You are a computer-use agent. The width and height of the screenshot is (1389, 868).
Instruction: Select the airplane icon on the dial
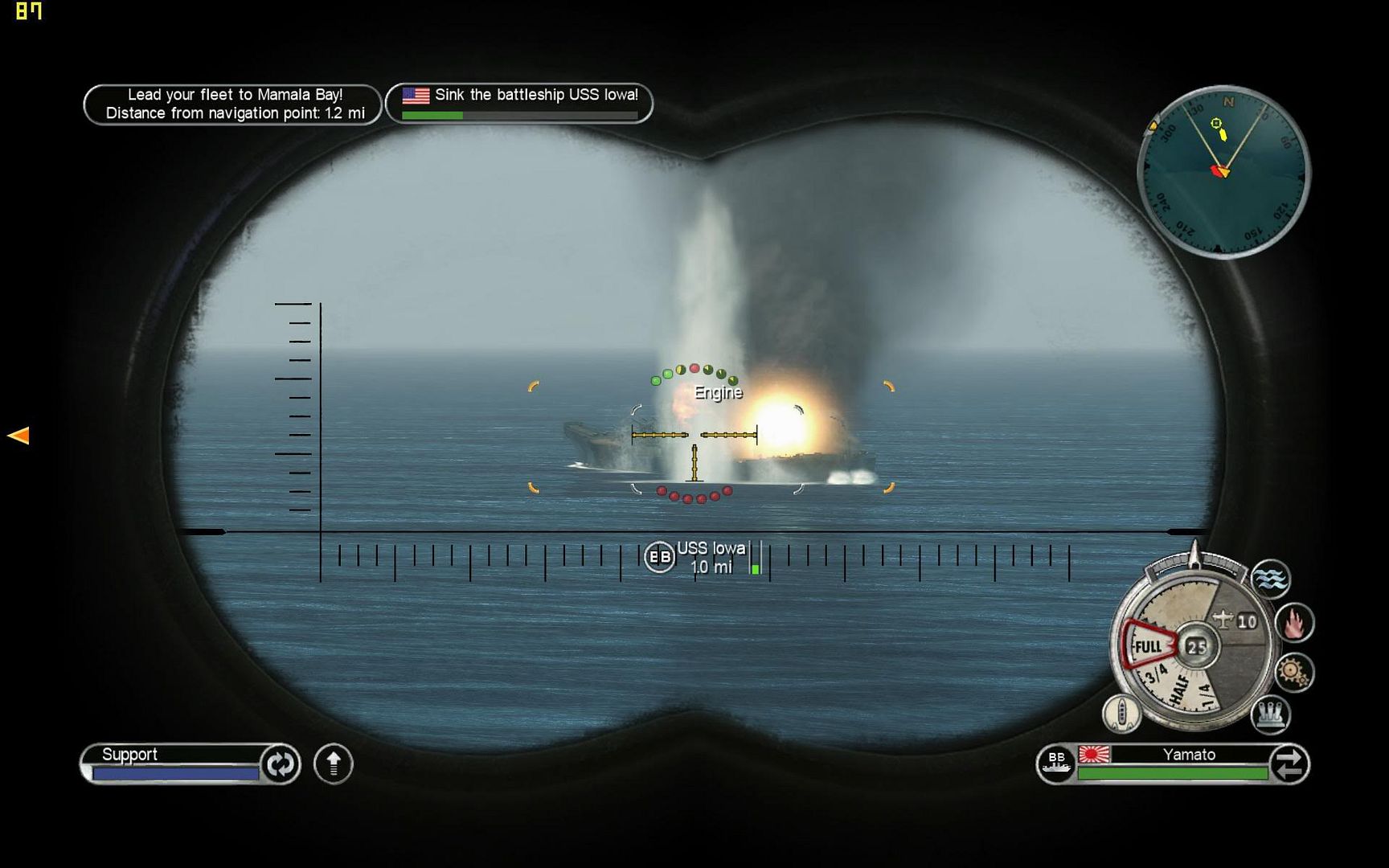pyautogui.click(x=1223, y=620)
